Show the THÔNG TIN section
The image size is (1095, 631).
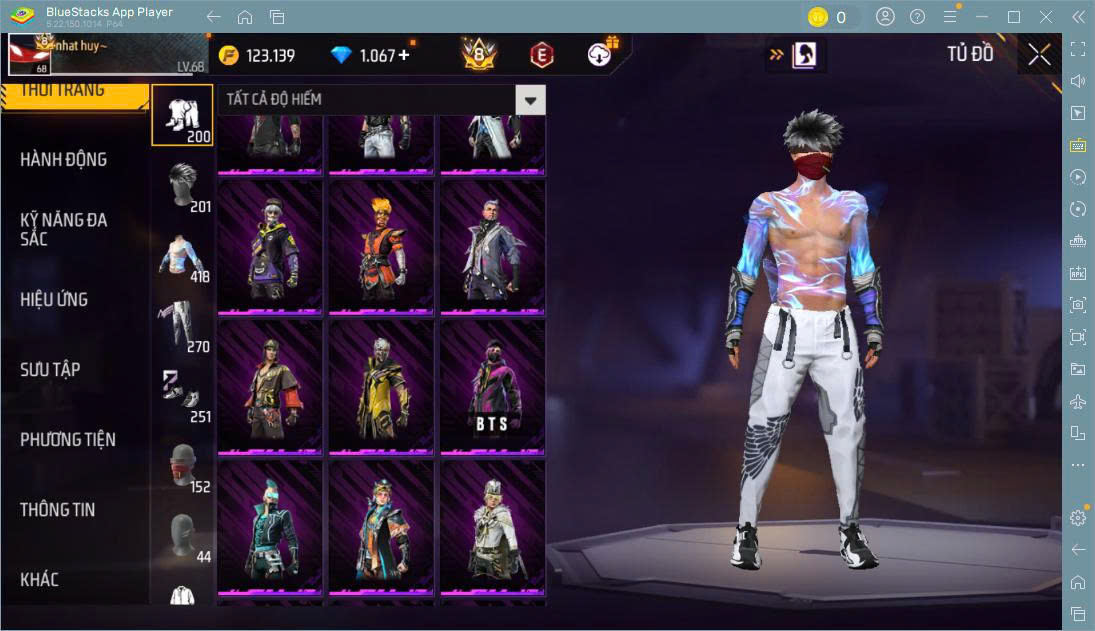coord(58,509)
